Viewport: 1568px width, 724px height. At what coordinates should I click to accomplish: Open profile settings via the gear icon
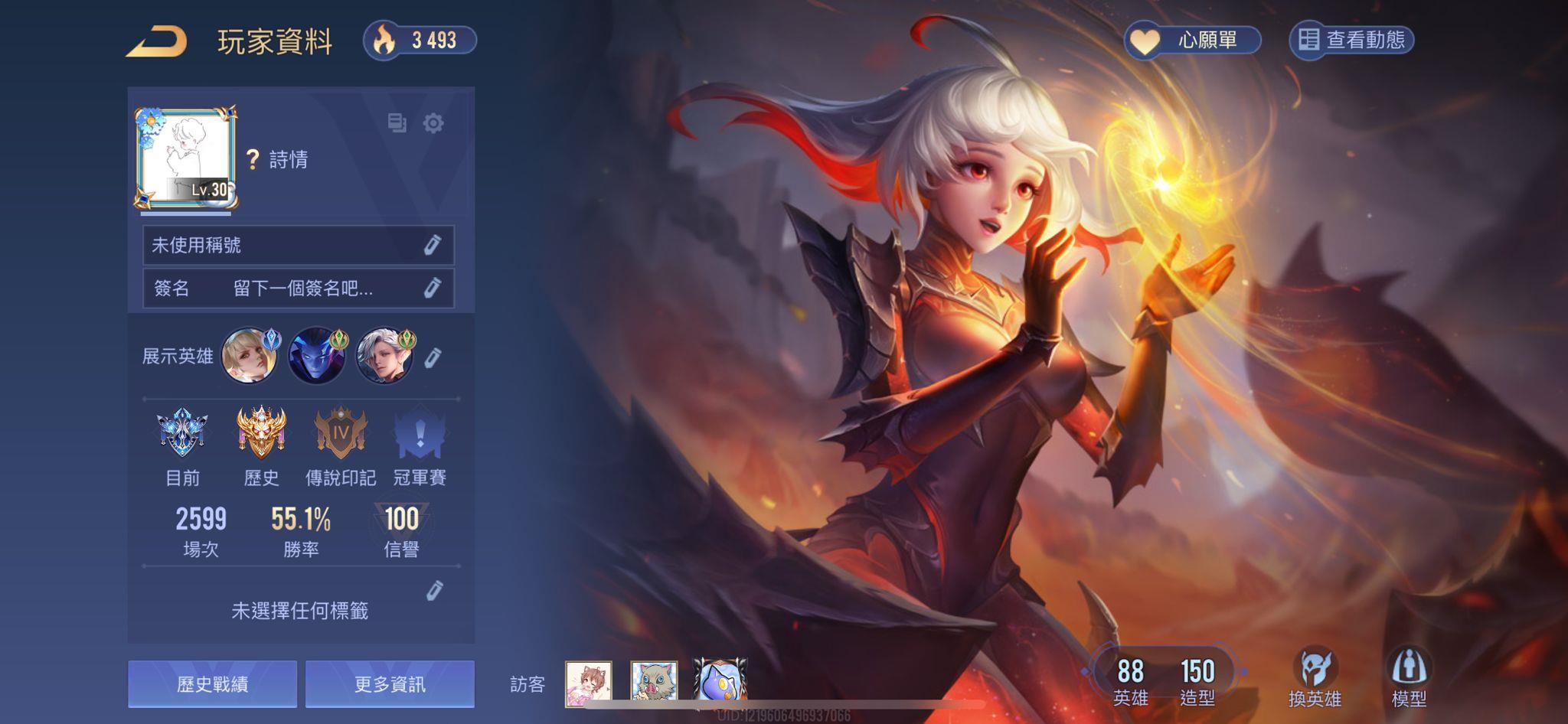tap(434, 122)
